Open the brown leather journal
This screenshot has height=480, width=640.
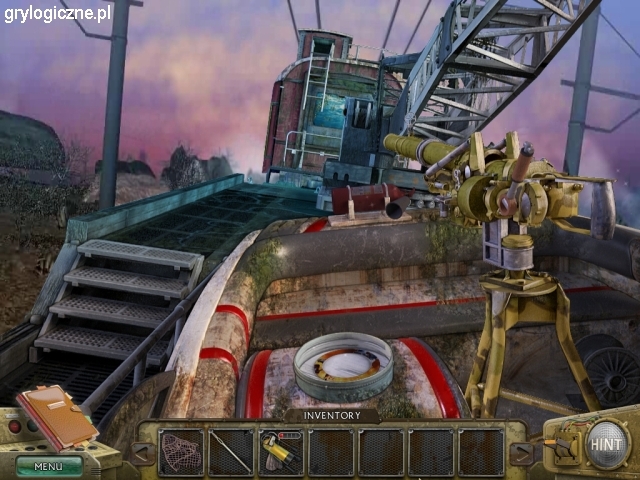tap(56, 415)
